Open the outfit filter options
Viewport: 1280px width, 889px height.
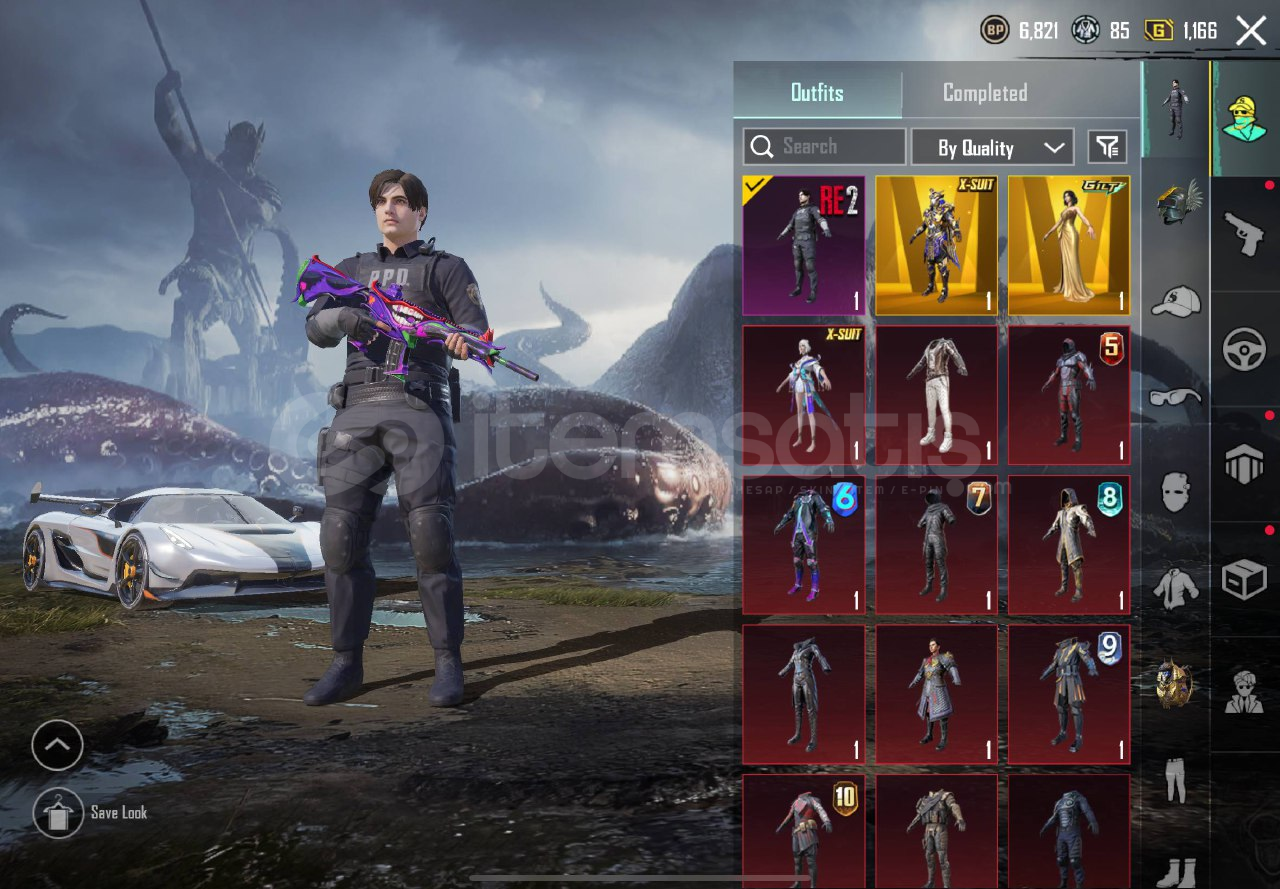pos(1107,147)
